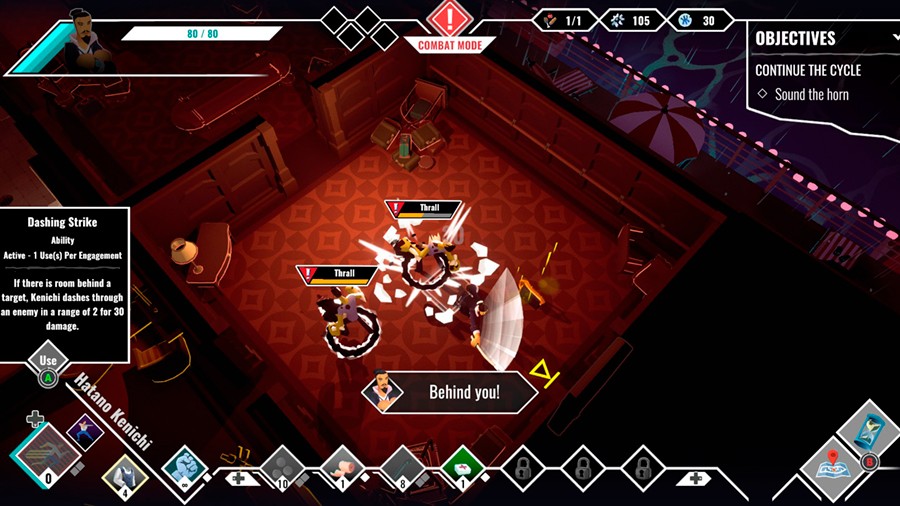The height and width of the screenshot is (506, 900).
Task: Collapse the Objectives panel
Action: [895, 38]
